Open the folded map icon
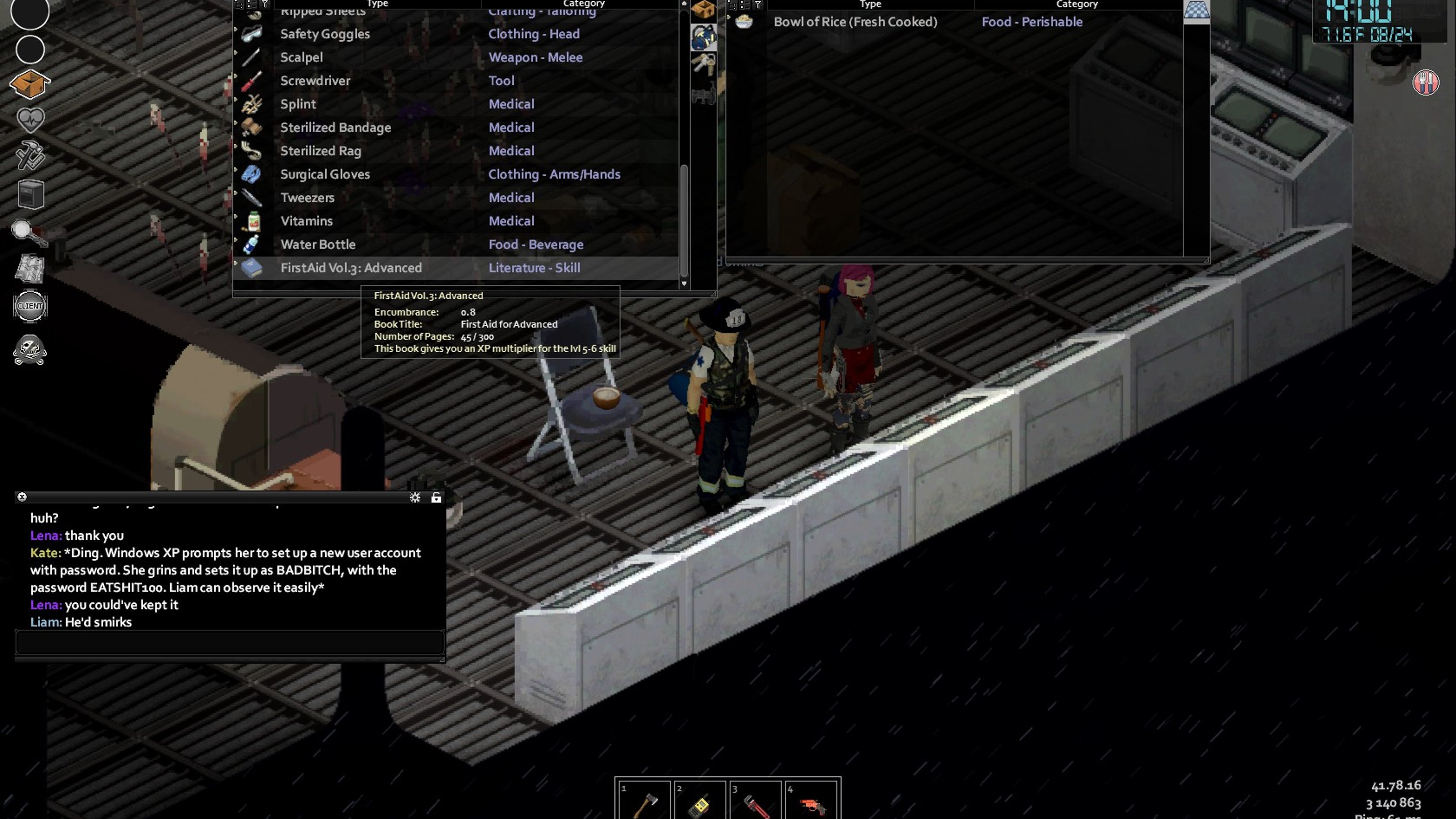This screenshot has width=1456, height=819. pos(30,268)
